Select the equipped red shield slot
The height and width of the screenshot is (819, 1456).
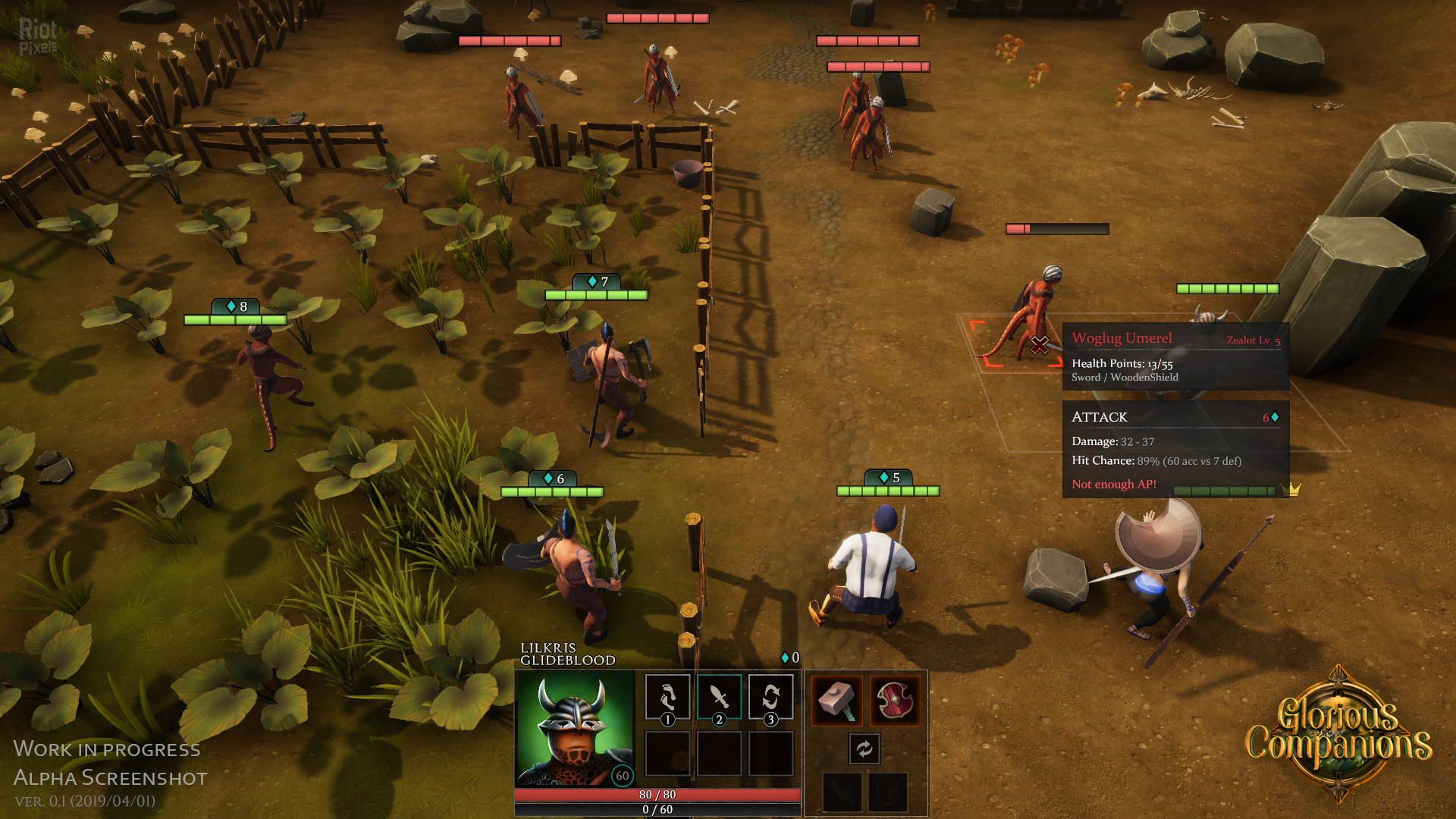[x=895, y=700]
